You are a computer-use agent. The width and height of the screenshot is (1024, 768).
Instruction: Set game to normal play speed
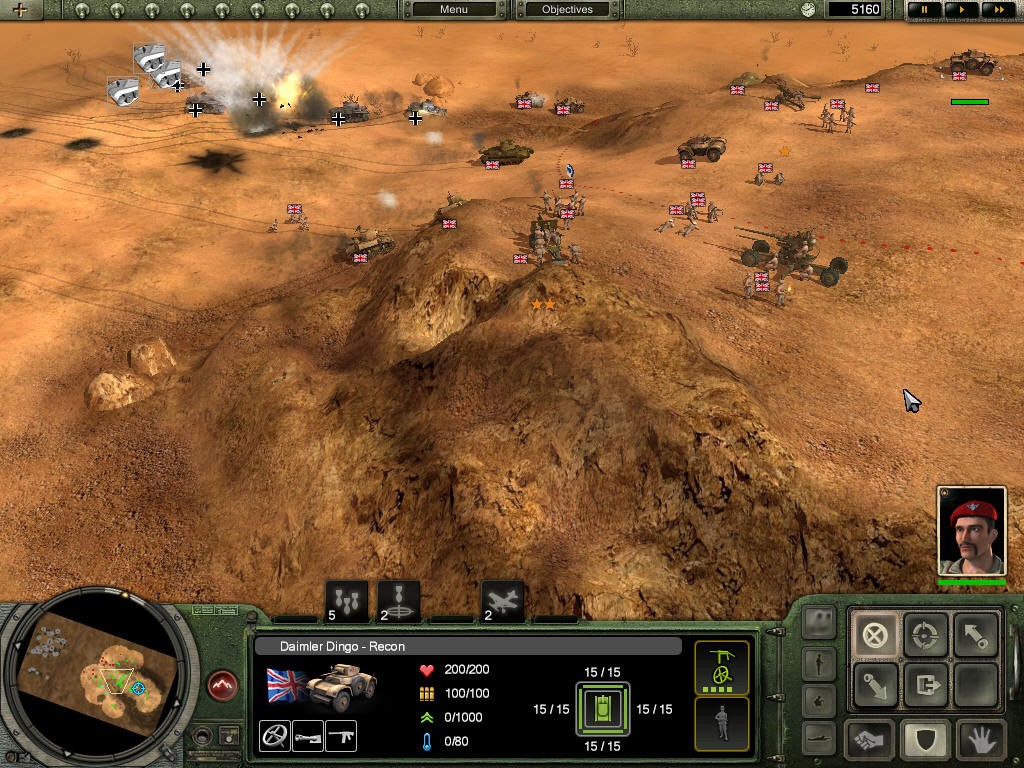(x=962, y=10)
